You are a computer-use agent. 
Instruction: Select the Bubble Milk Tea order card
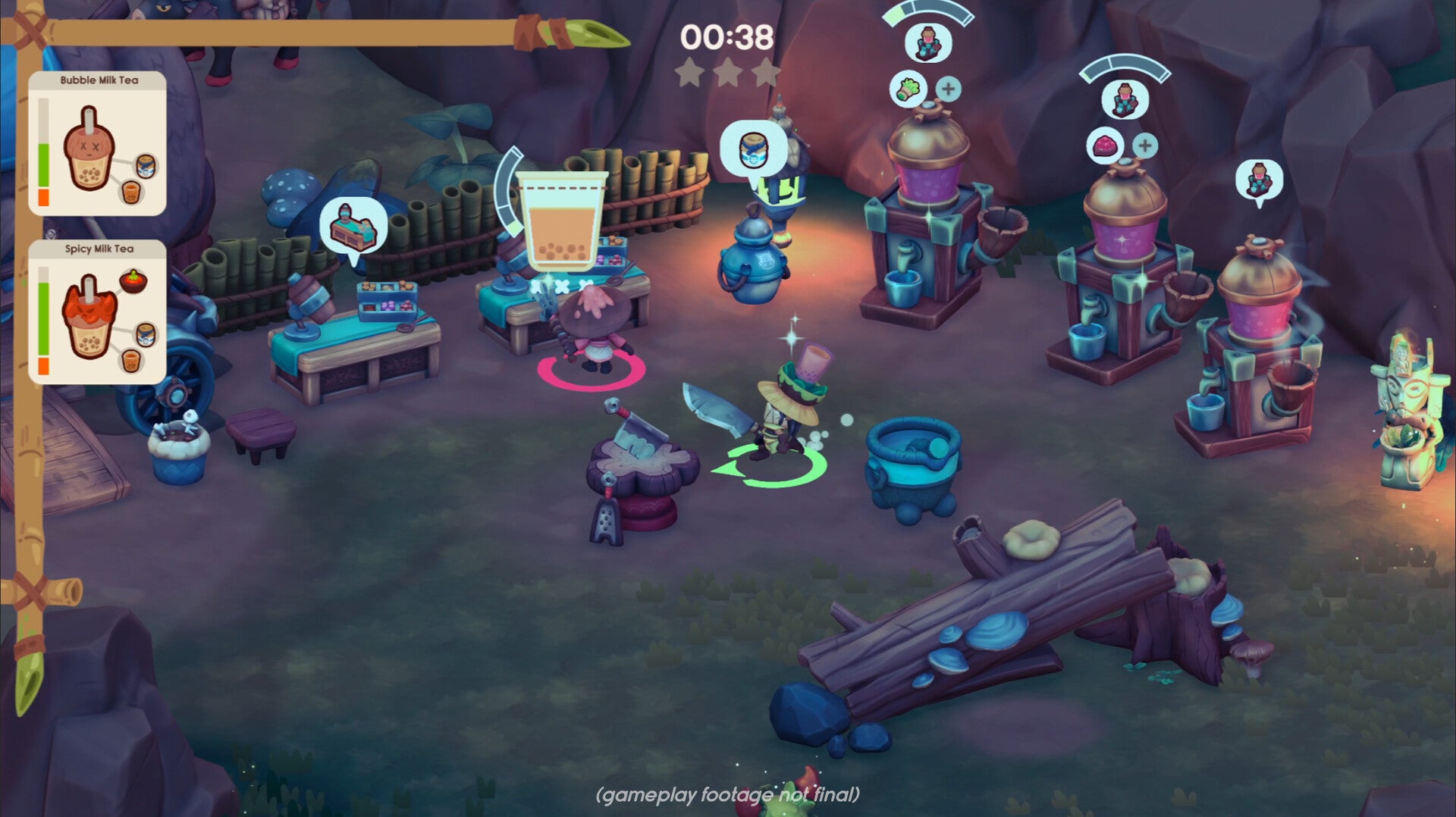pyautogui.click(x=97, y=144)
